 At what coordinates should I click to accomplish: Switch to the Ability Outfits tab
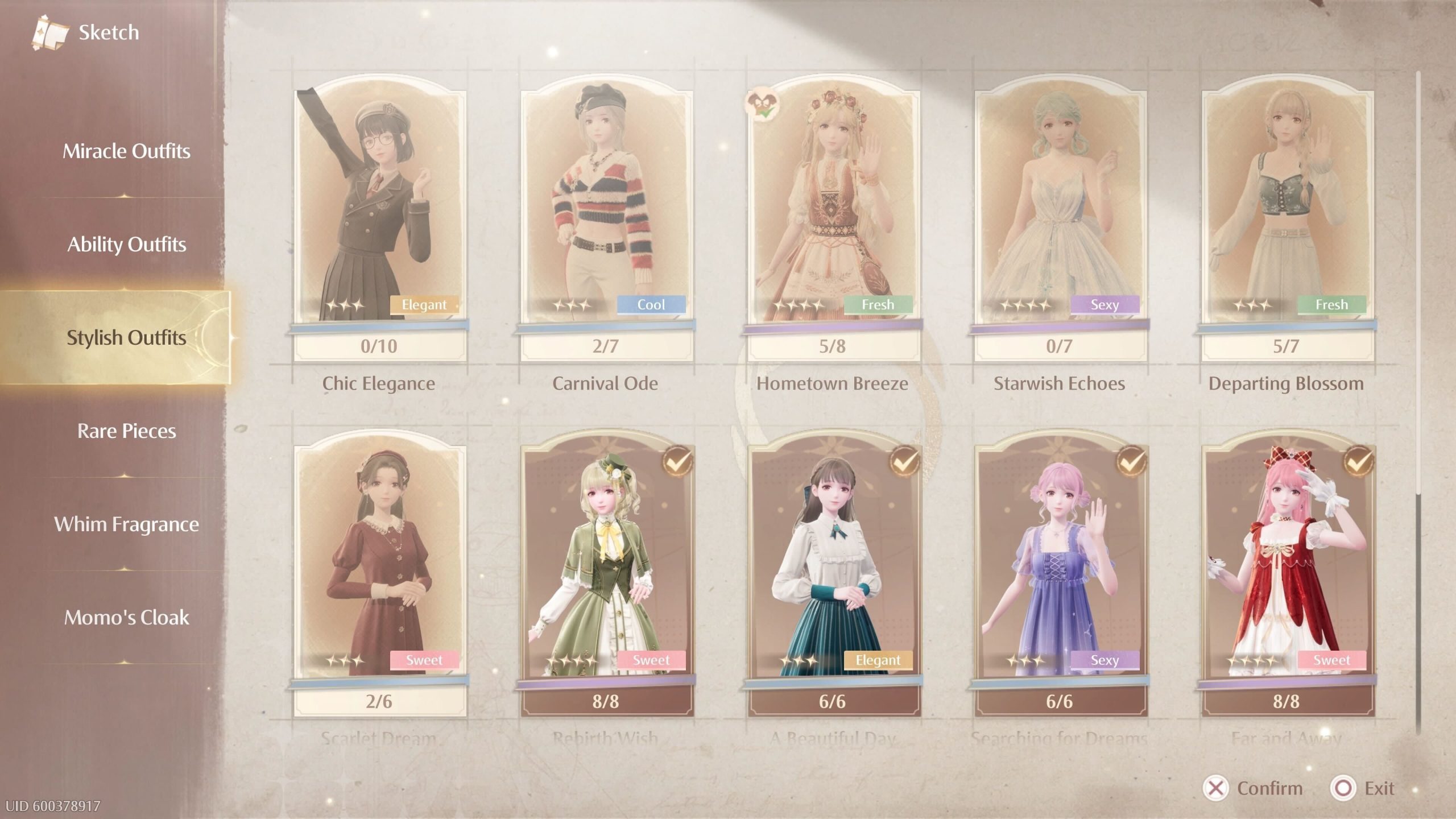[126, 245]
